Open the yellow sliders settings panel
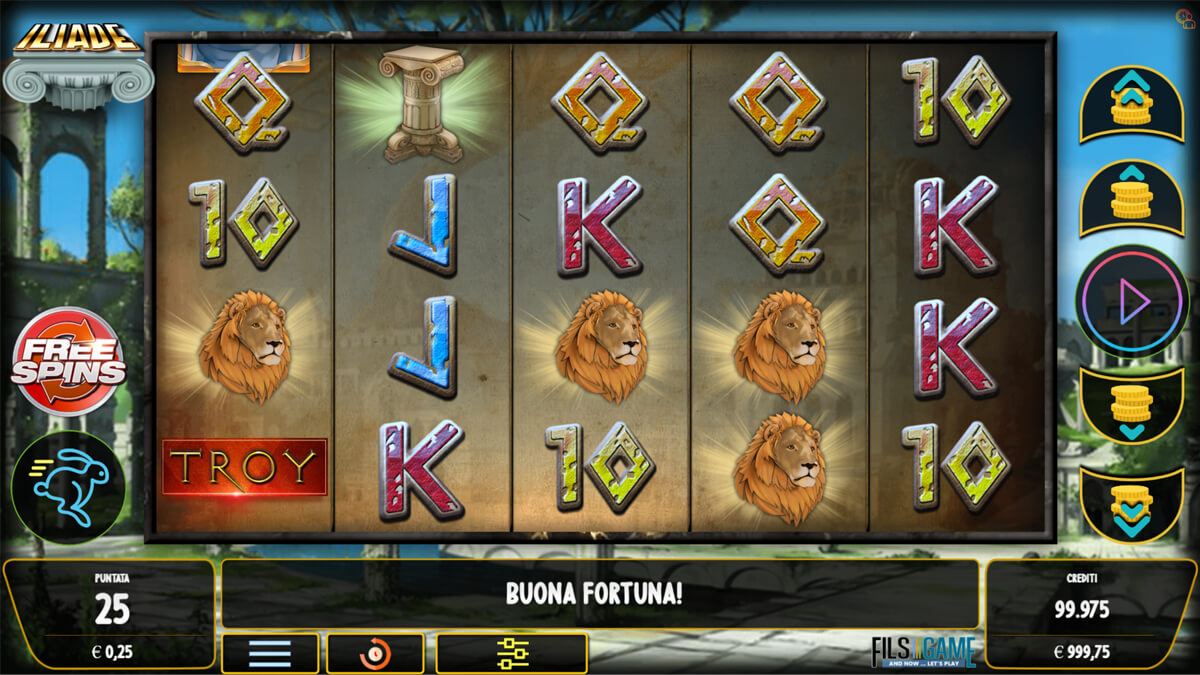 point(511,653)
